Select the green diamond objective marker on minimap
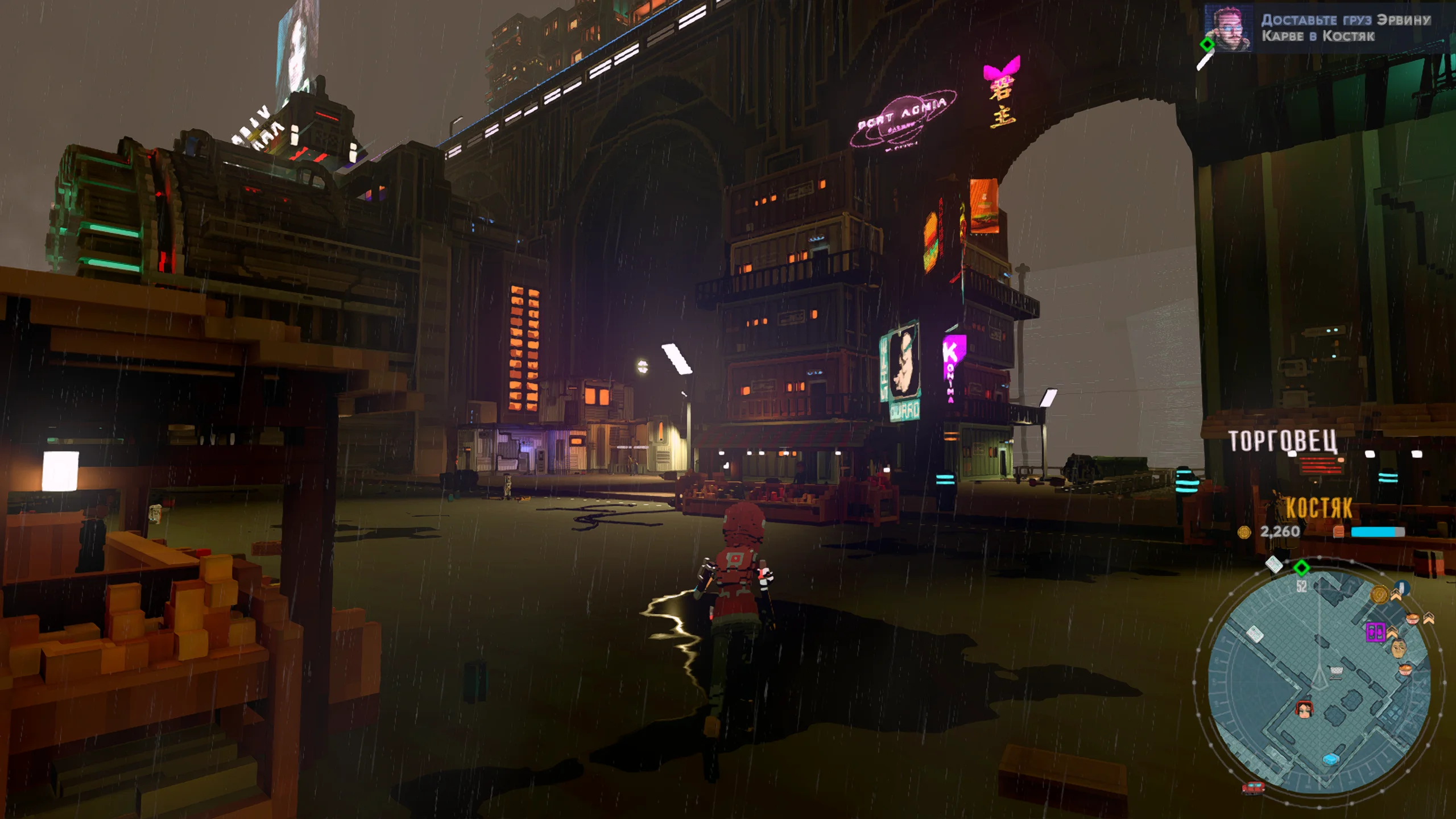 [1301, 568]
